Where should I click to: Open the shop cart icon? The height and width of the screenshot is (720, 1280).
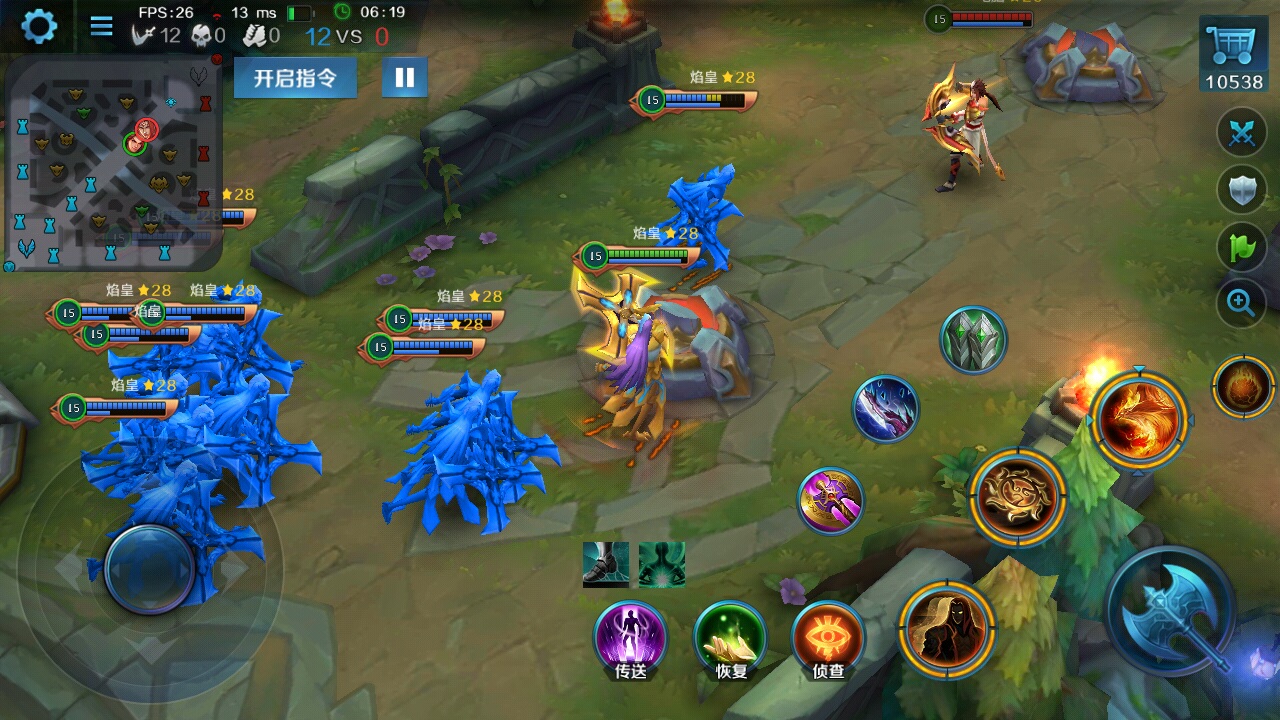click(1233, 57)
